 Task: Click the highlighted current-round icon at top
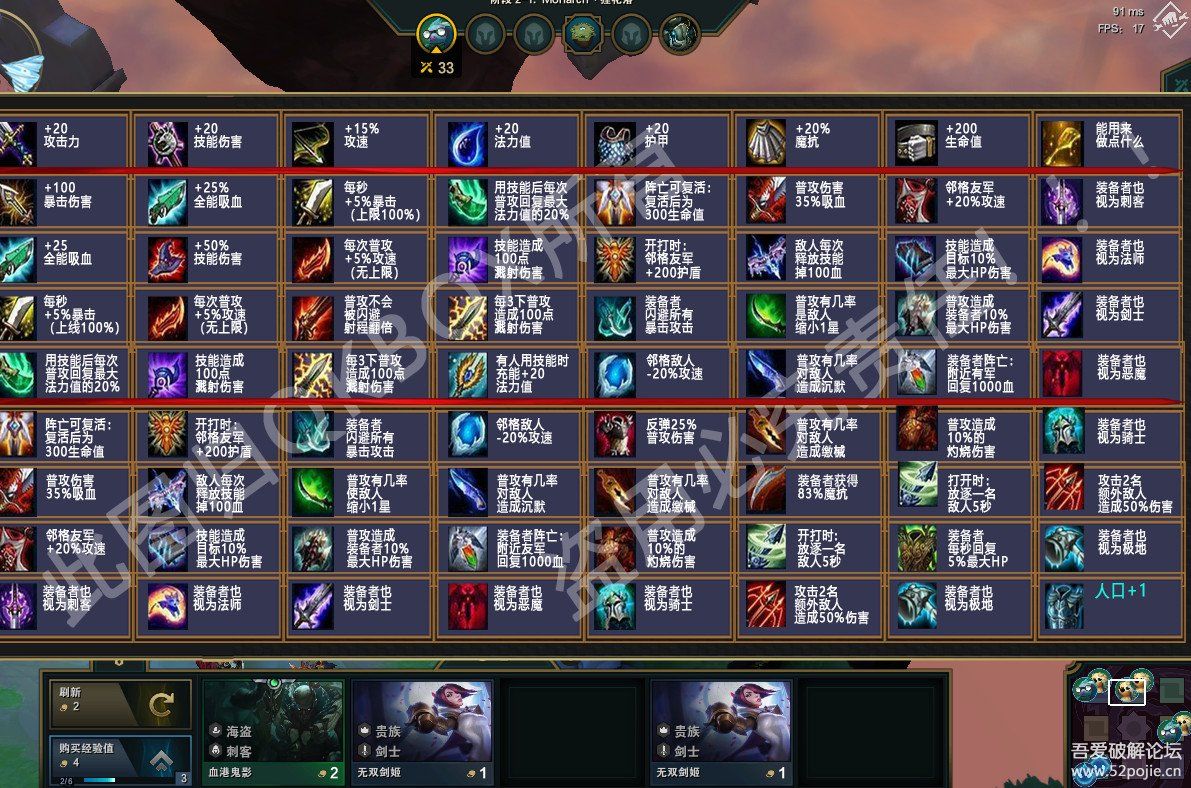pos(436,34)
